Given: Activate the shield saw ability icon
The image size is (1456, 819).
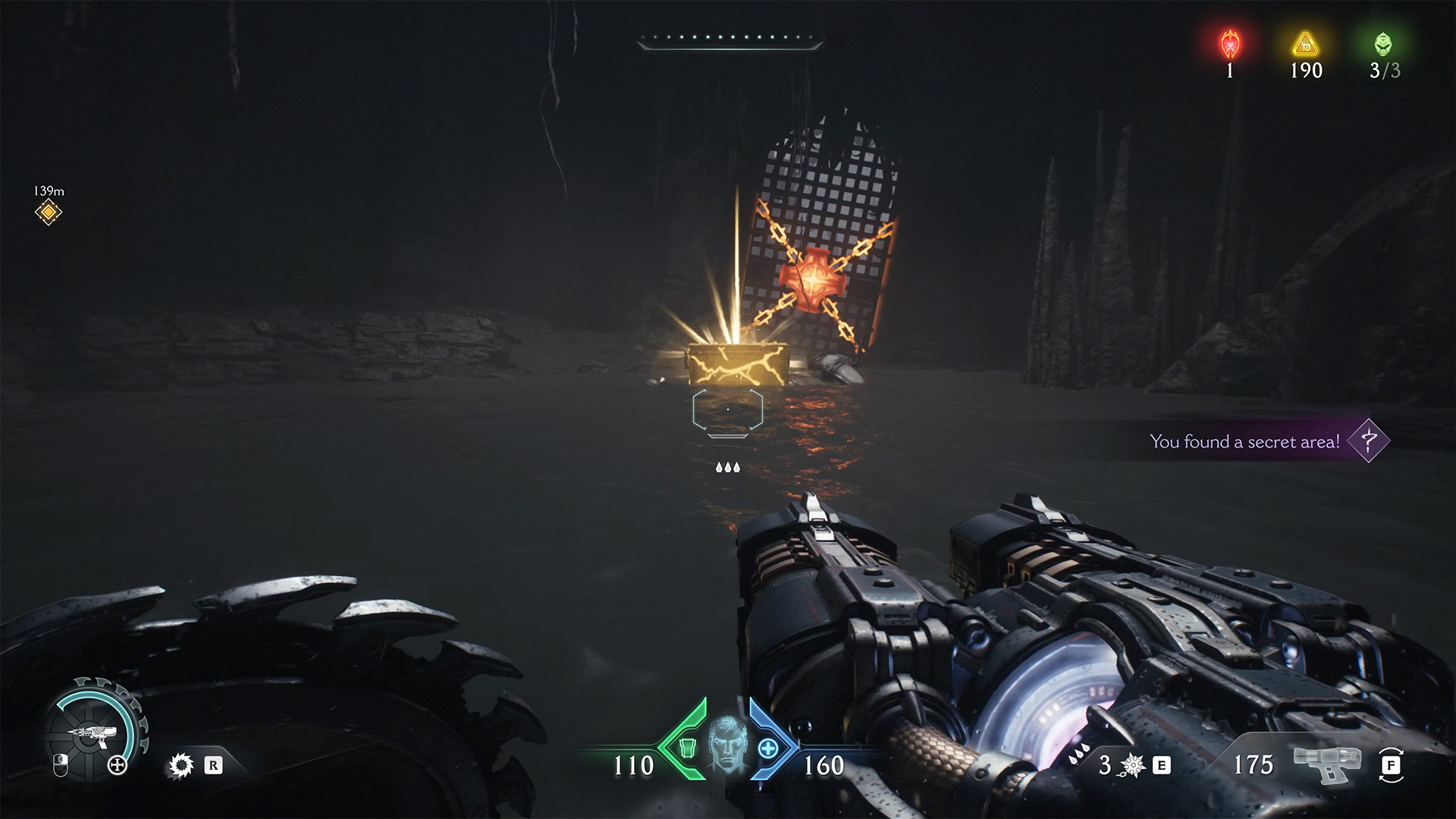Looking at the screenshot, I should 180,765.
